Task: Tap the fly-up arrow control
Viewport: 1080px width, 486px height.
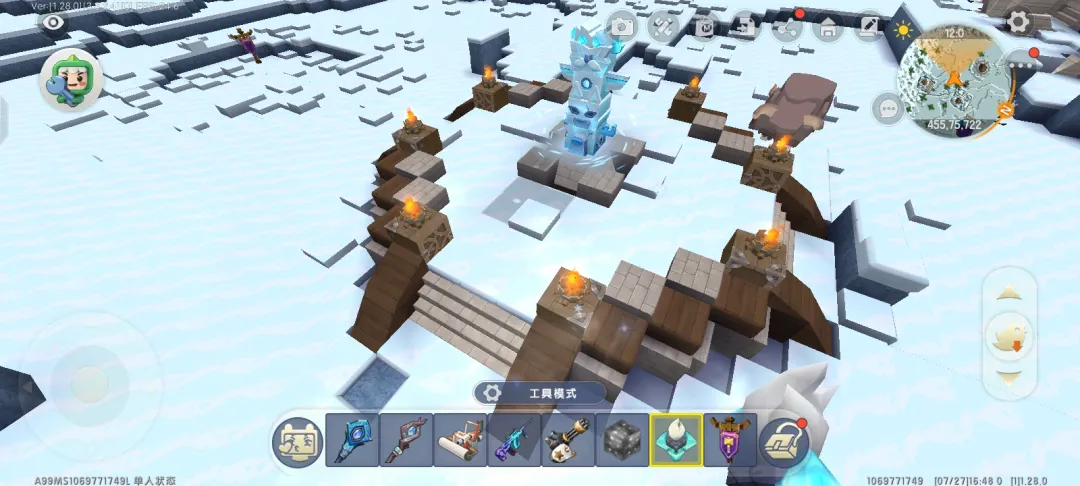Action: tap(1009, 293)
